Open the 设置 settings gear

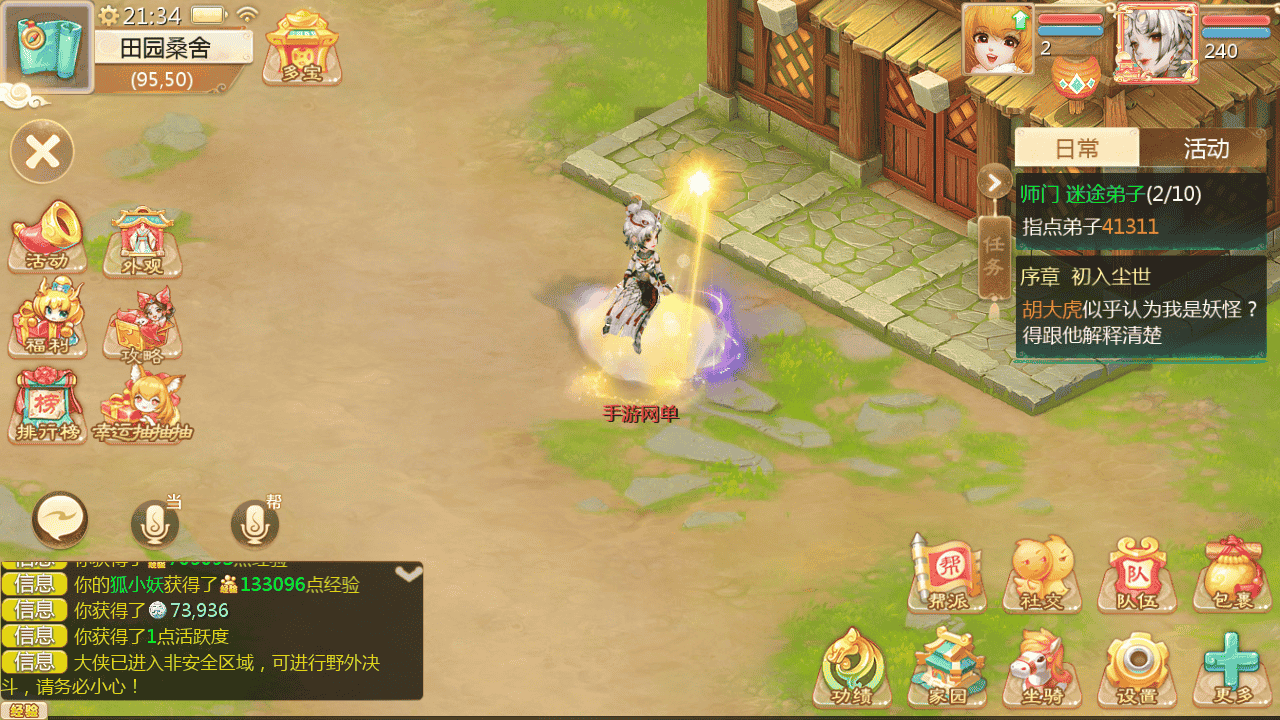click(x=1136, y=667)
